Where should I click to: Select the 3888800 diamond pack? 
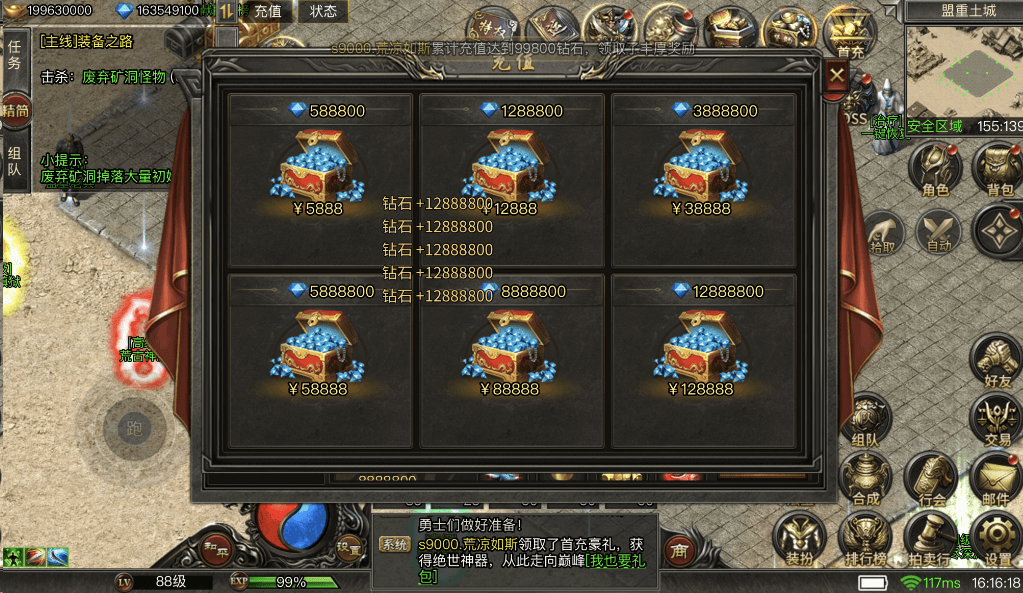(704, 171)
